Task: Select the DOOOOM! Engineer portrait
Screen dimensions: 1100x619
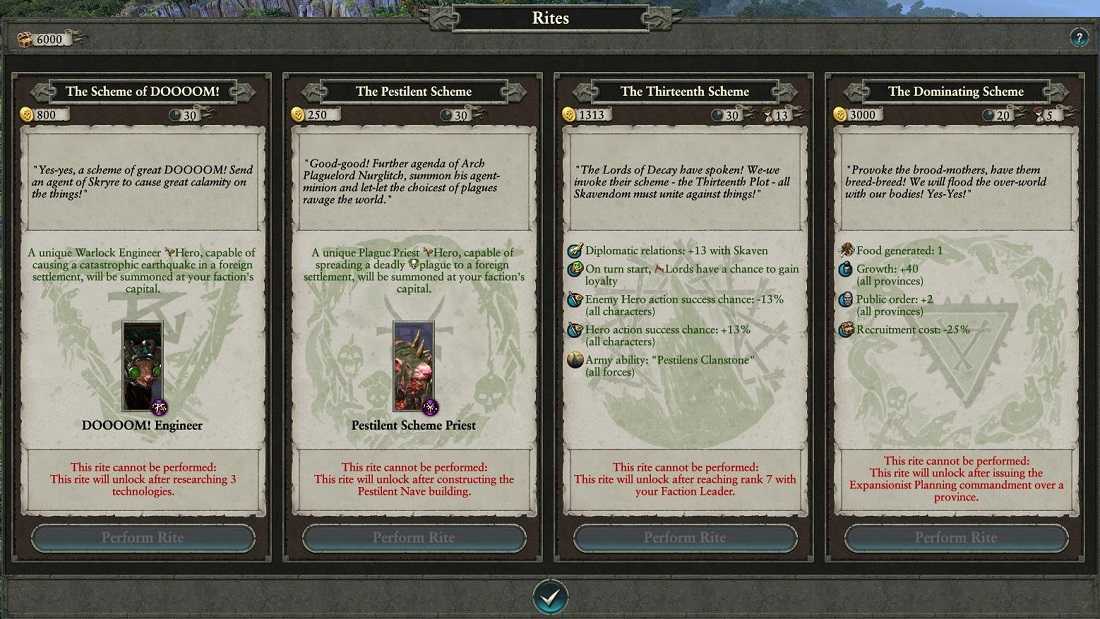Action: coord(142,366)
